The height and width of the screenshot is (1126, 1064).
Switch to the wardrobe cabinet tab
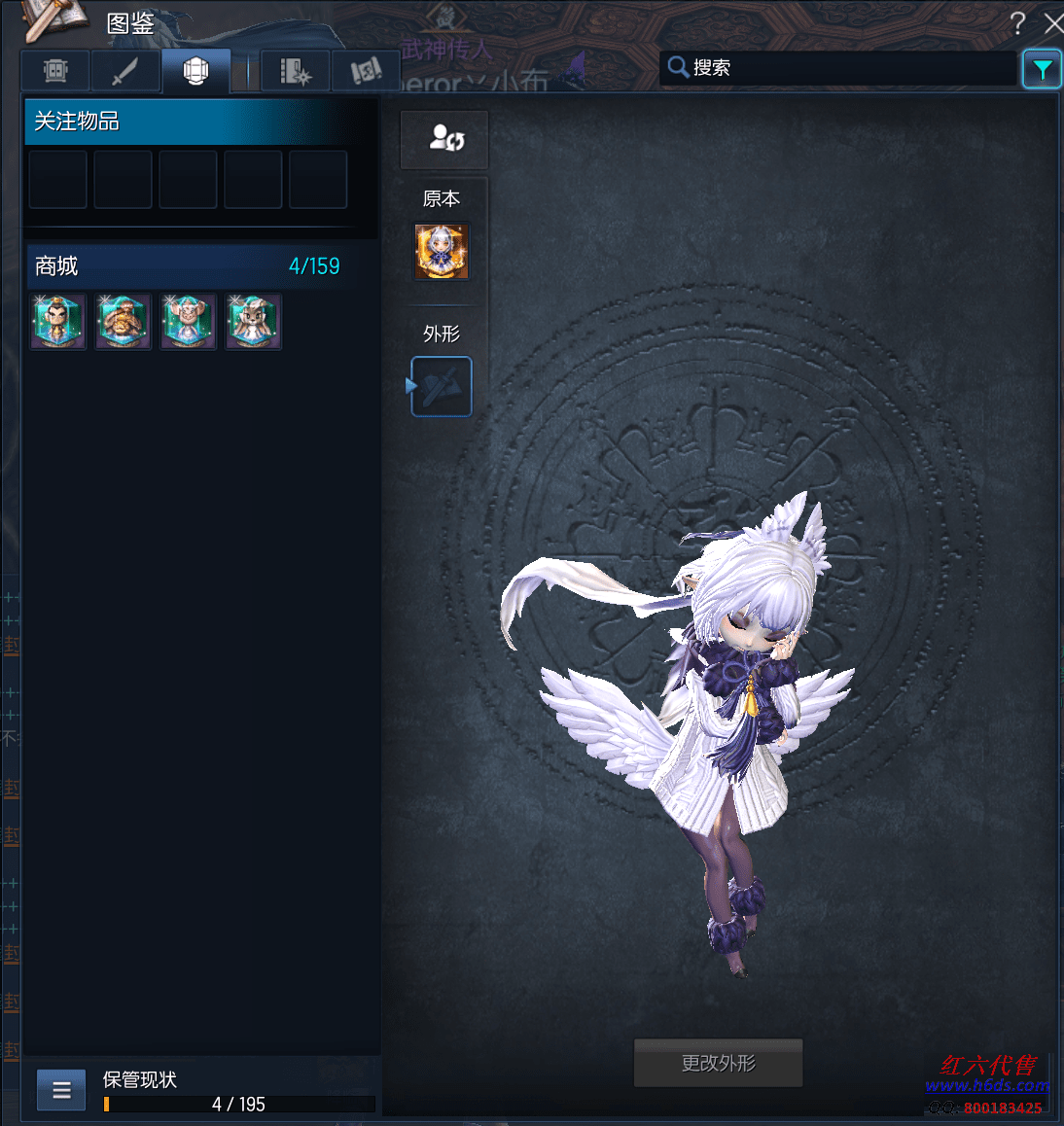(56, 71)
